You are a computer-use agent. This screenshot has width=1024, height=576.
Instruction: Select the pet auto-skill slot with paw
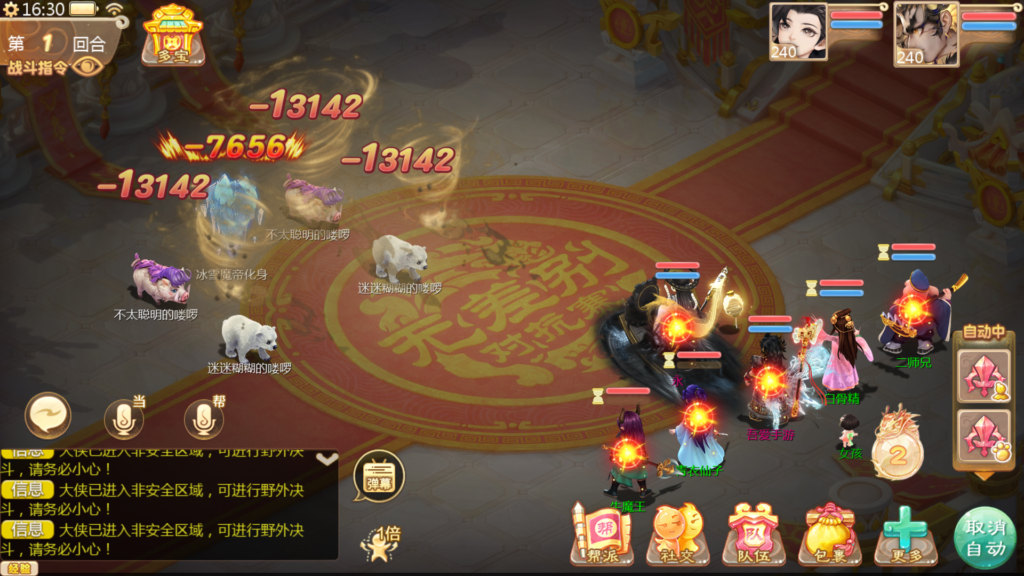[x=983, y=436]
